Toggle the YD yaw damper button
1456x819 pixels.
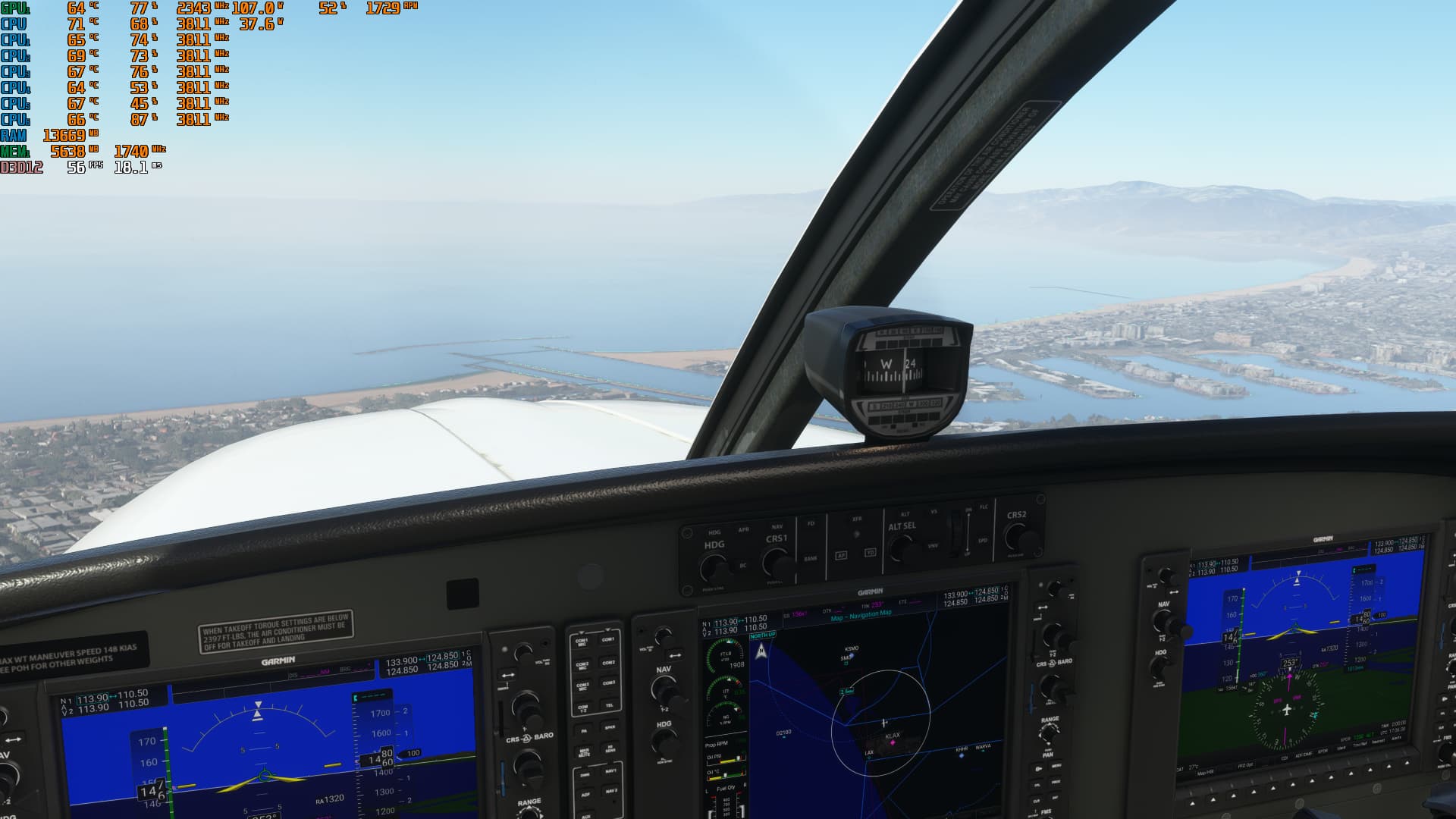tap(870, 553)
